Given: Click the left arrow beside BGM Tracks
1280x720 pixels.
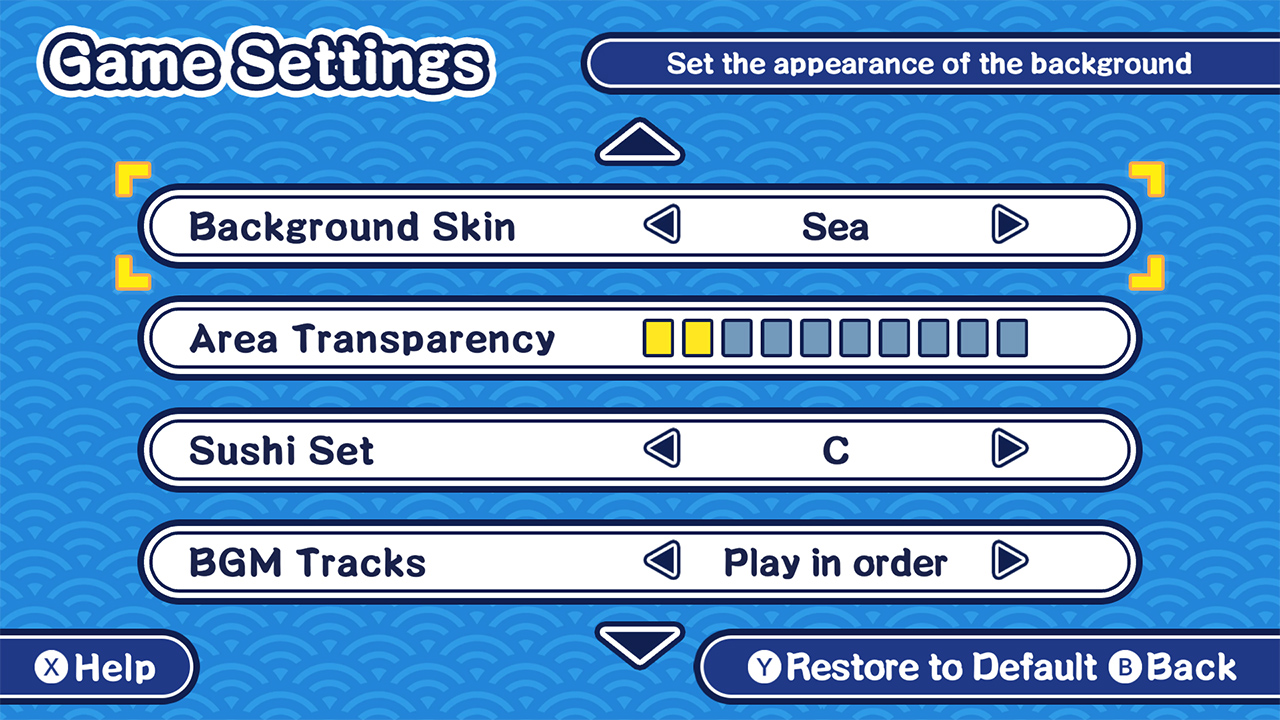Looking at the screenshot, I should [663, 562].
